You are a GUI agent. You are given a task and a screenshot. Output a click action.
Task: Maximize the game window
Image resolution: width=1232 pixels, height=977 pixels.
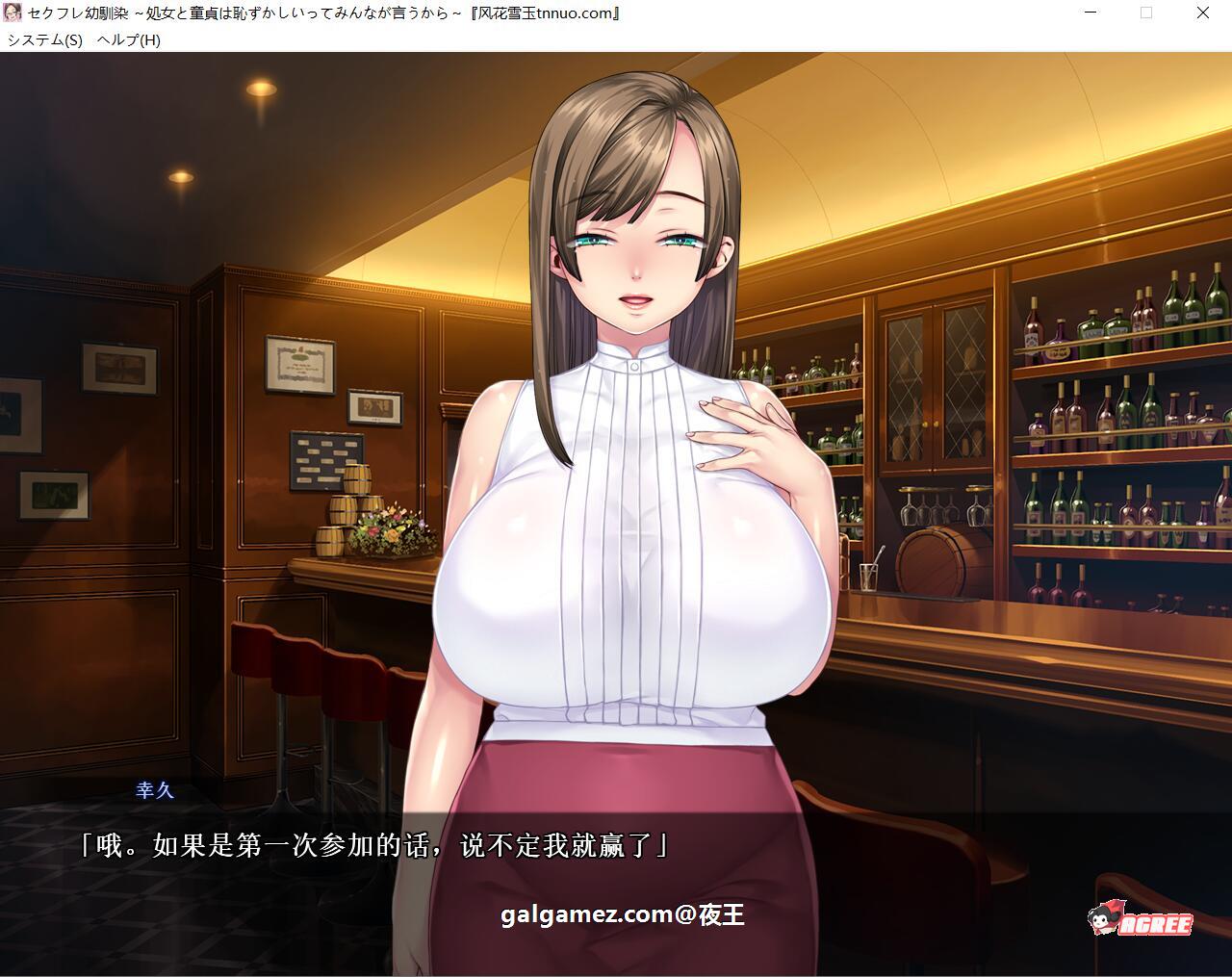tap(1145, 13)
